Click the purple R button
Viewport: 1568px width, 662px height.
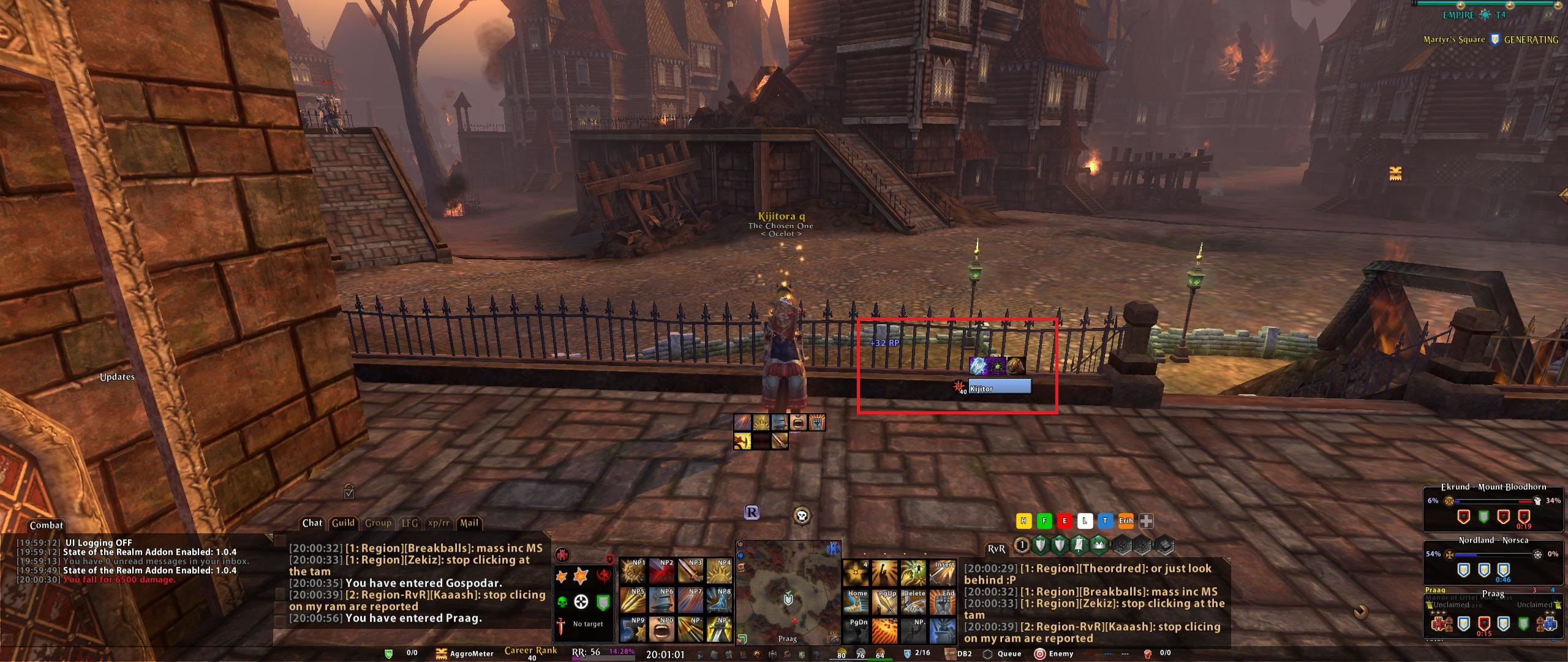coord(752,512)
